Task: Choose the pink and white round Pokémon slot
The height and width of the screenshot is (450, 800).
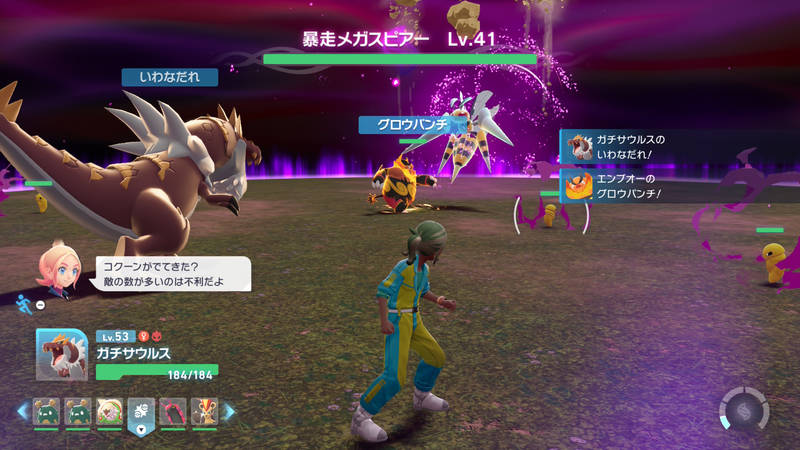Action: [x=108, y=410]
